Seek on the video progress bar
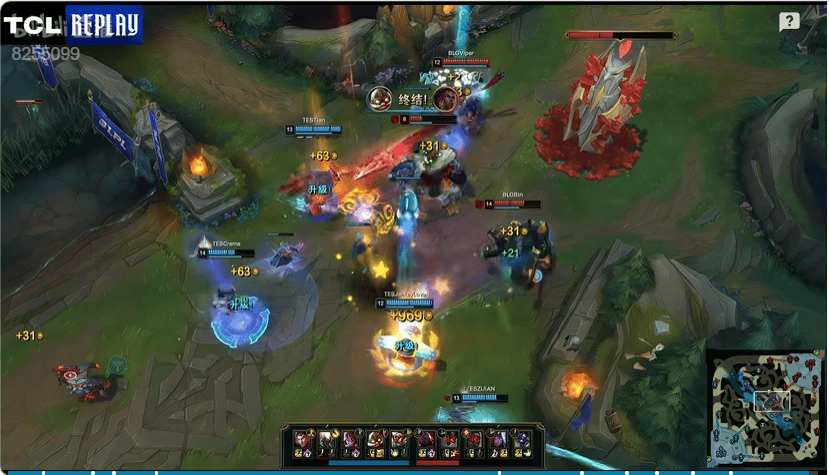 [x=400, y=471]
